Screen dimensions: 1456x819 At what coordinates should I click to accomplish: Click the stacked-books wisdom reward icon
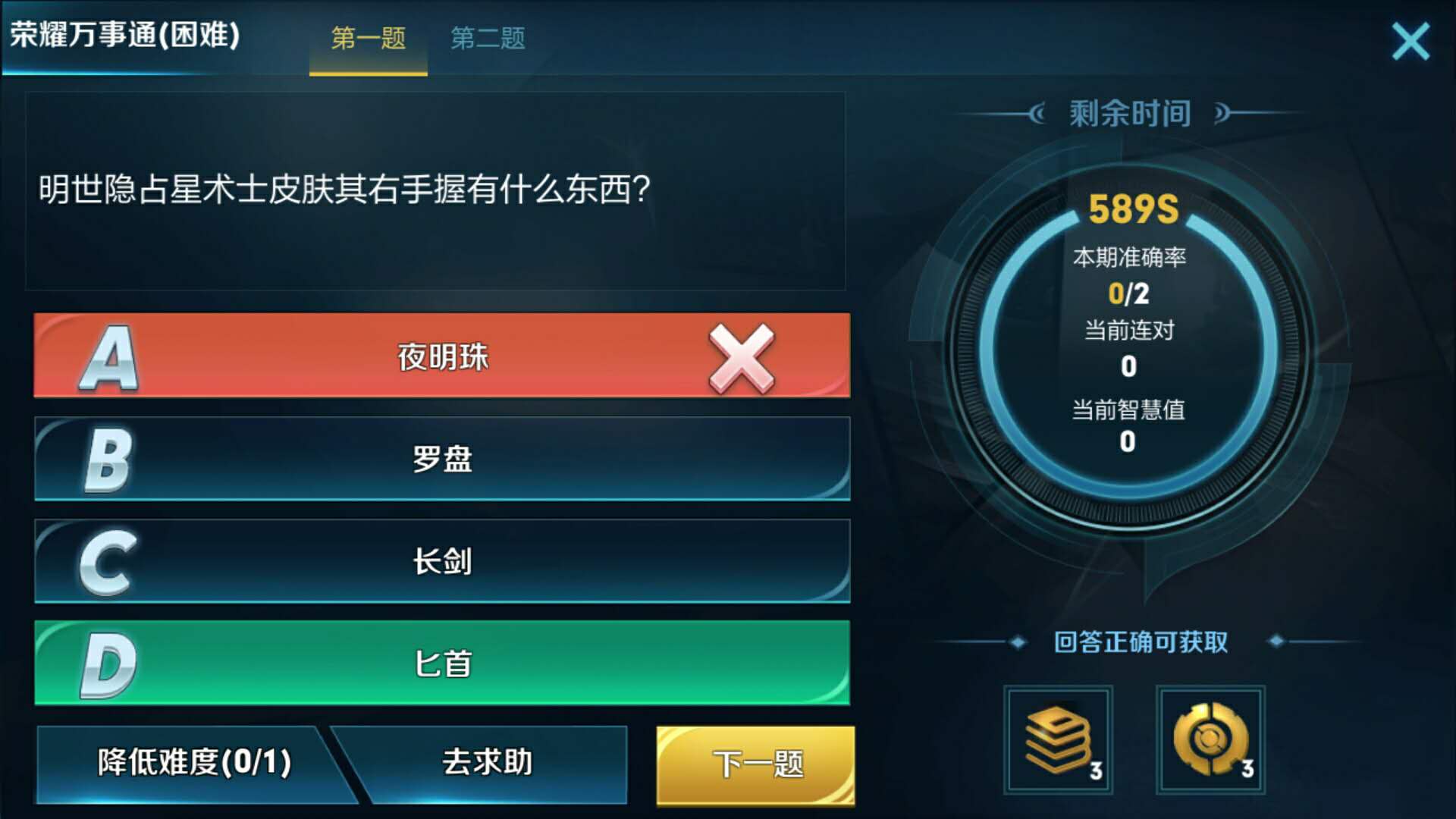(x=1059, y=739)
